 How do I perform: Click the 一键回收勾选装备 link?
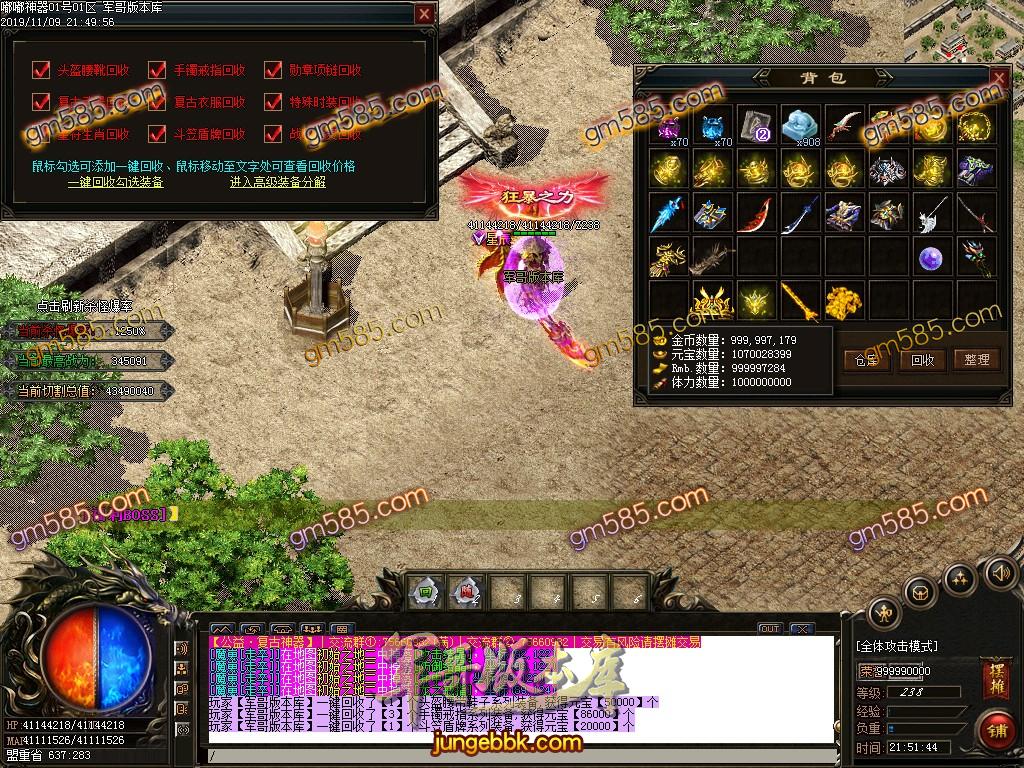[x=115, y=182]
